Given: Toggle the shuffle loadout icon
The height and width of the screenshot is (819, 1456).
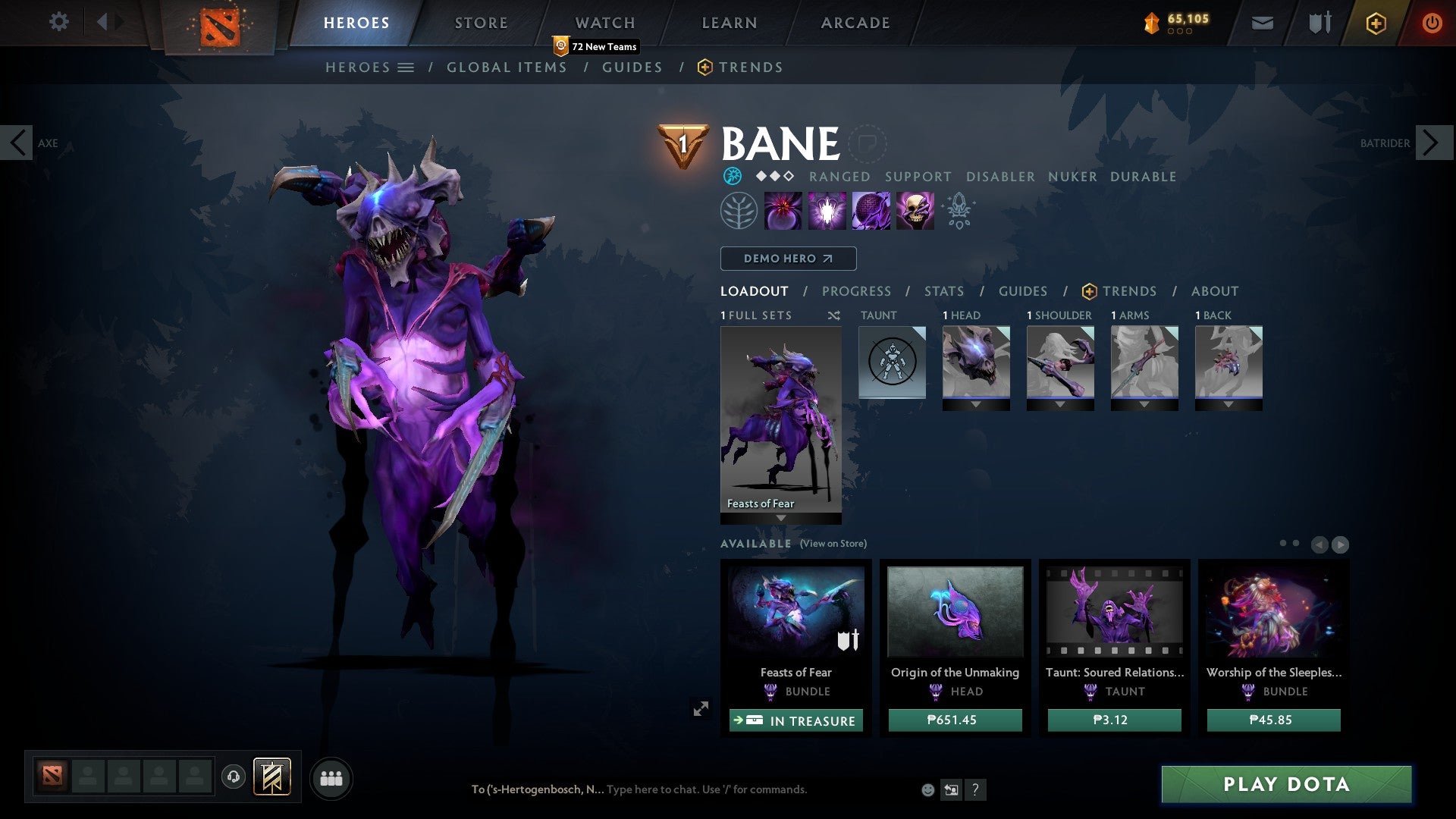Looking at the screenshot, I should coord(834,315).
